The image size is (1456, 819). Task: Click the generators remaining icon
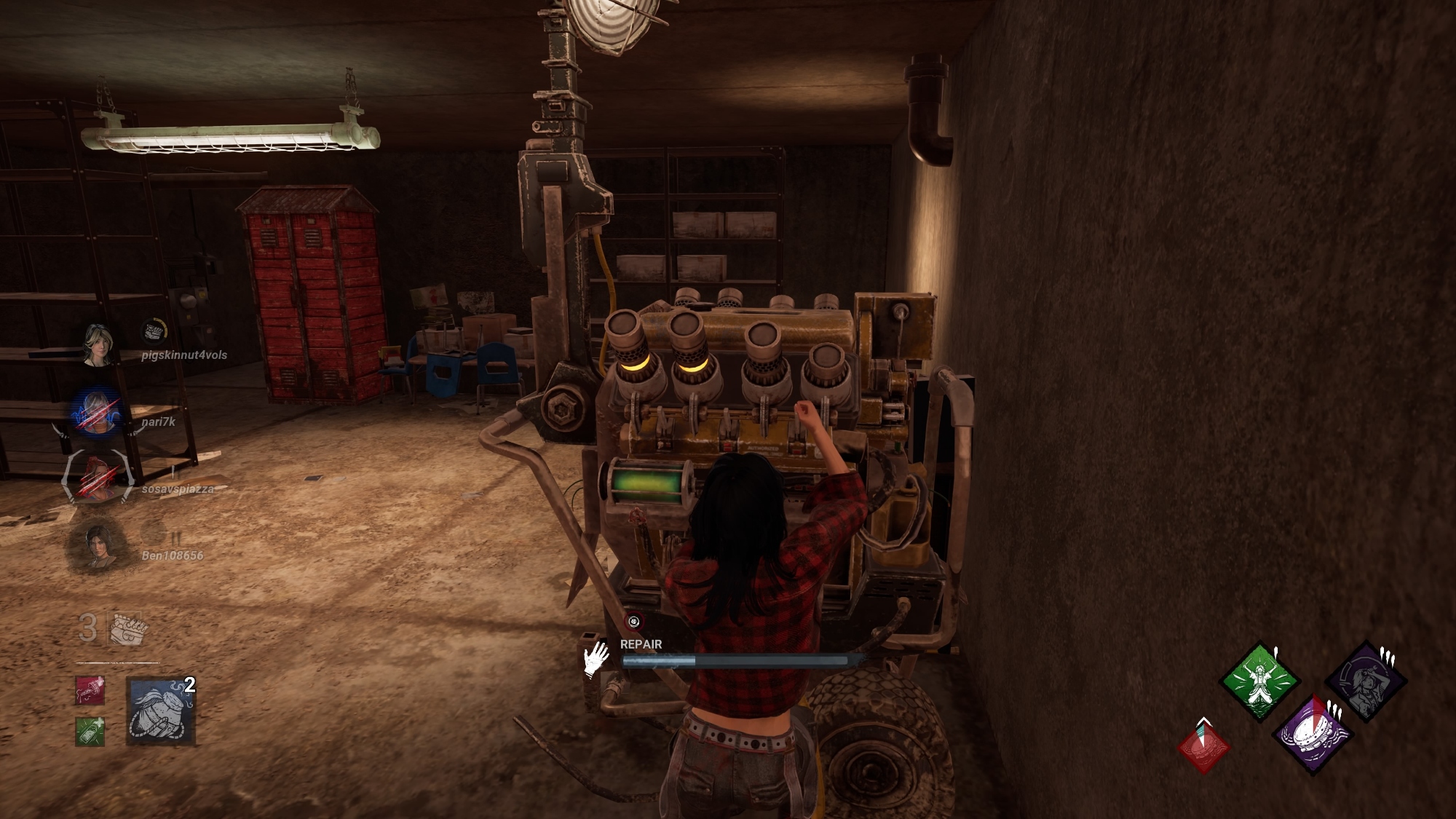(128, 628)
